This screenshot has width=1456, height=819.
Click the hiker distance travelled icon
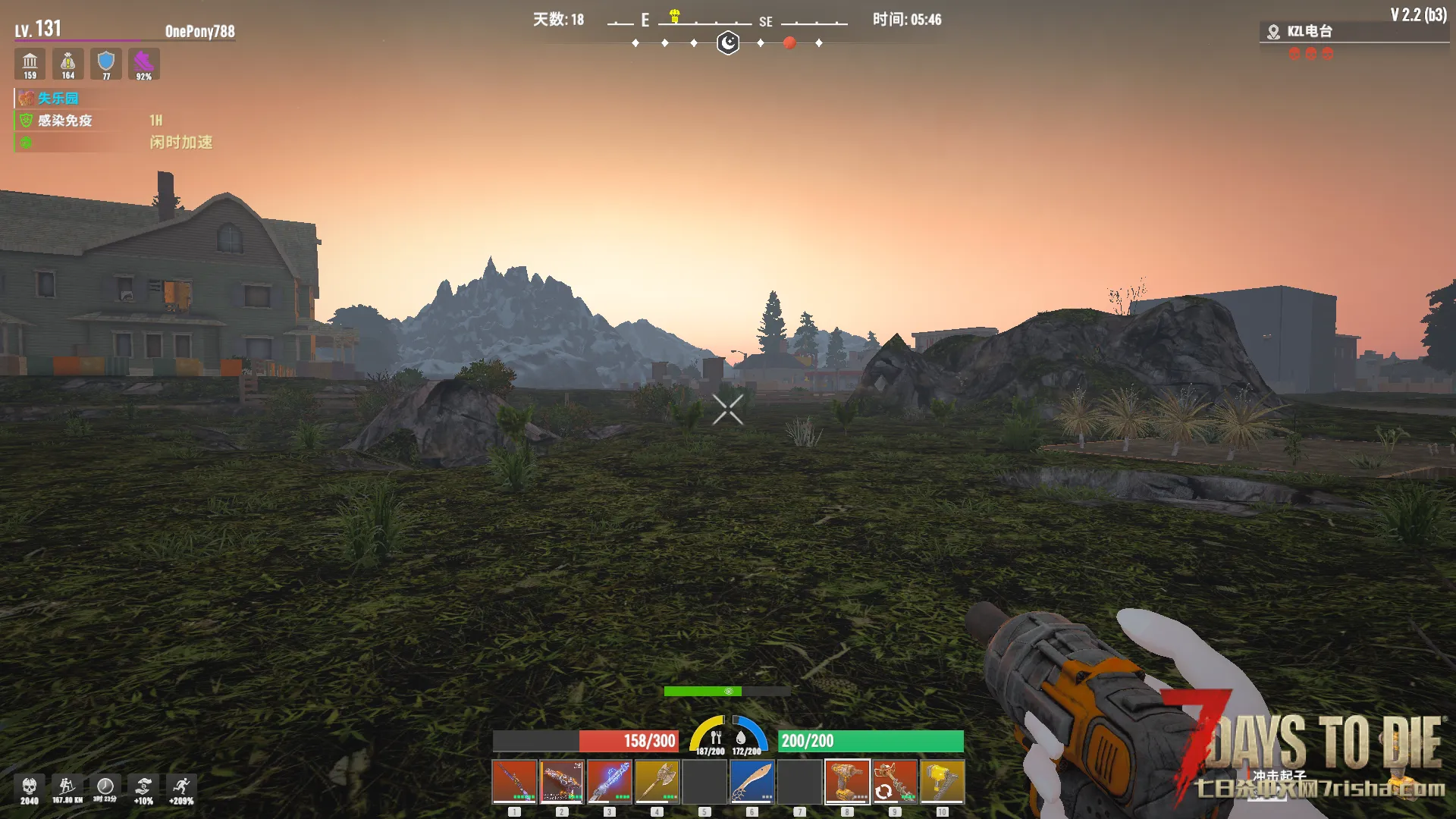67,787
